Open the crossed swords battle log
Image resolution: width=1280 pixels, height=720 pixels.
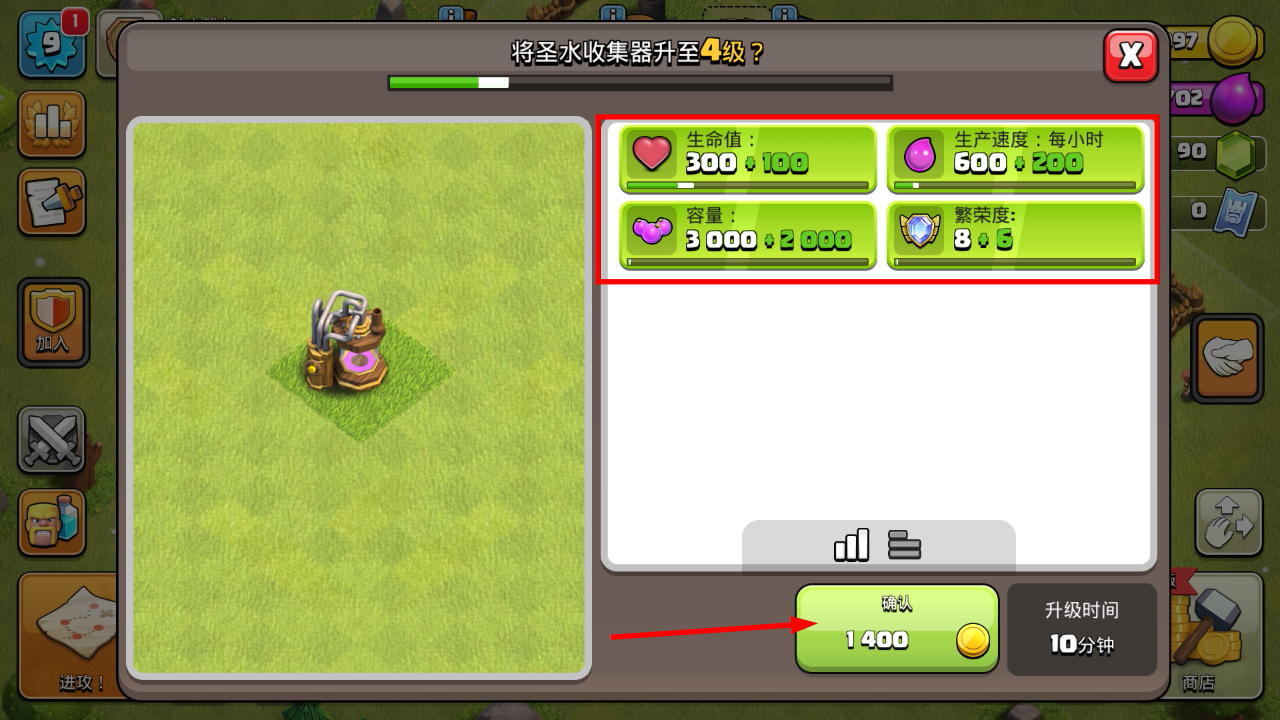point(52,440)
